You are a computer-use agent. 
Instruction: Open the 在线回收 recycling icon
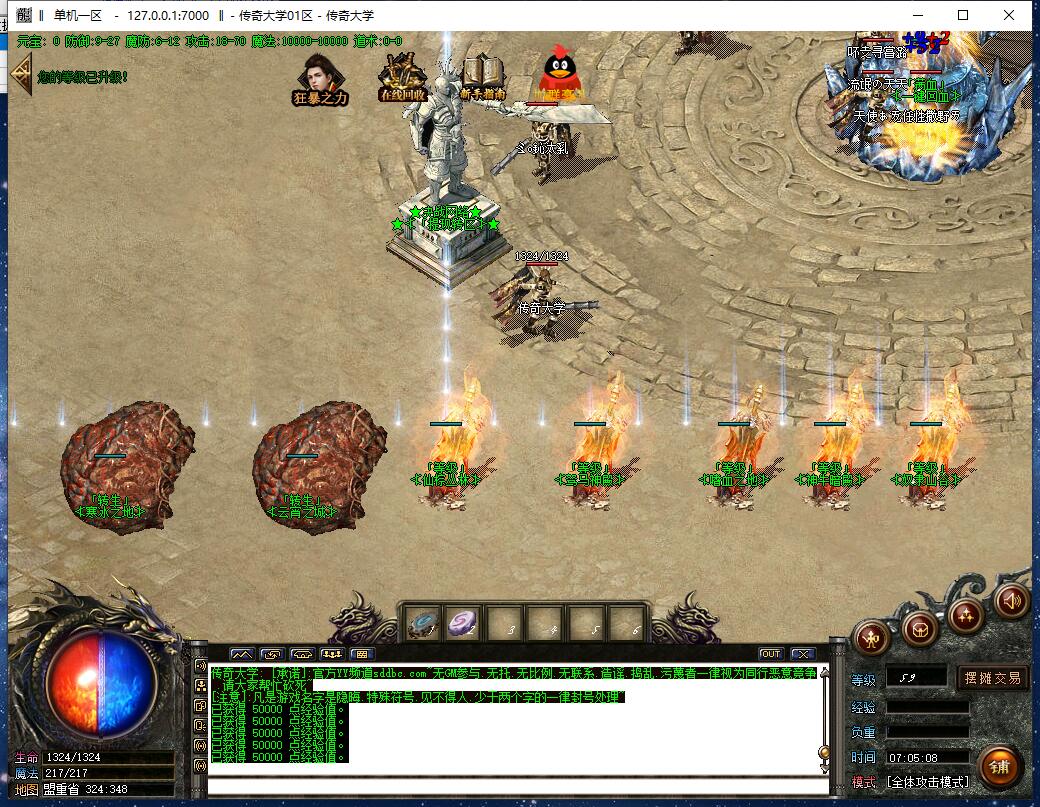[402, 76]
